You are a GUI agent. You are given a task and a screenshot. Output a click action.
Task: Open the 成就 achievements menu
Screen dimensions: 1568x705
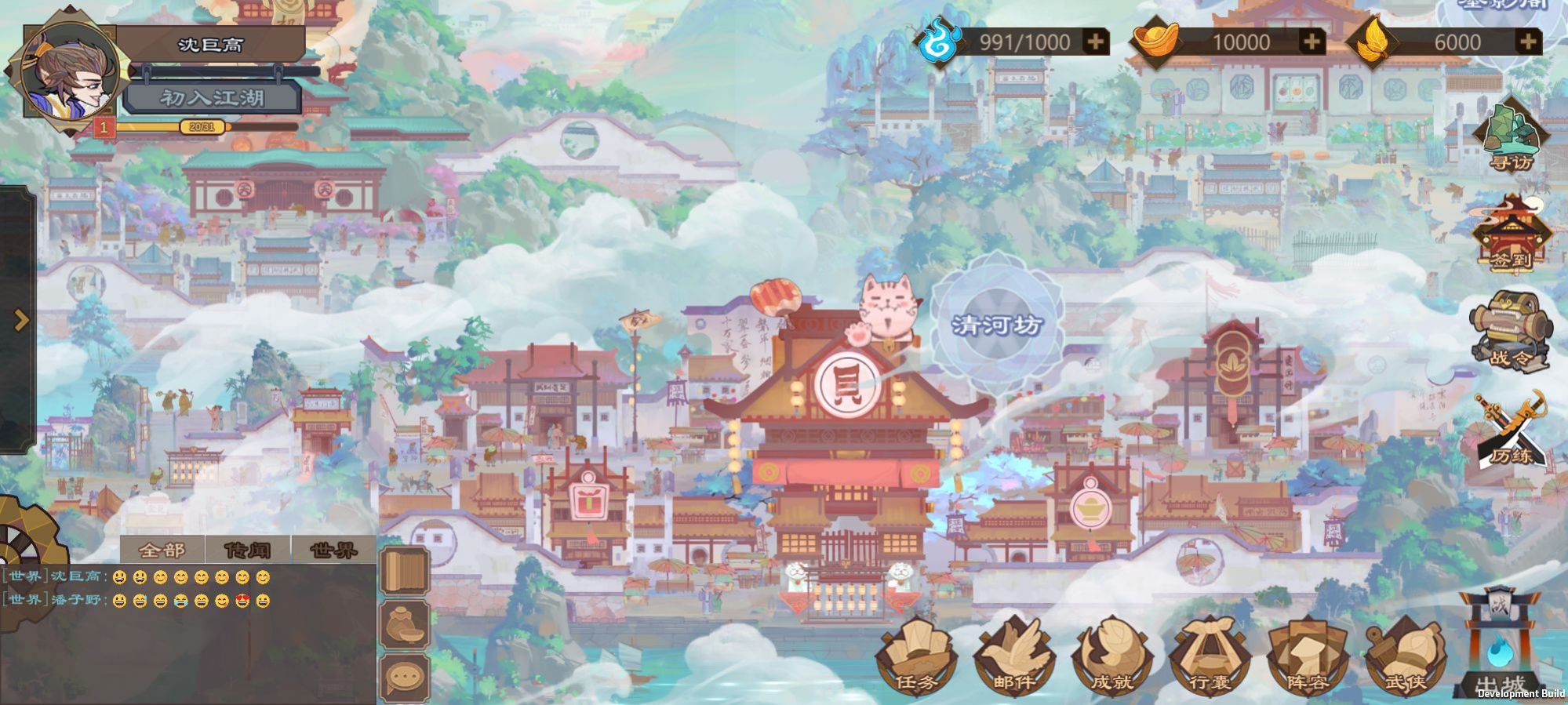click(1112, 657)
